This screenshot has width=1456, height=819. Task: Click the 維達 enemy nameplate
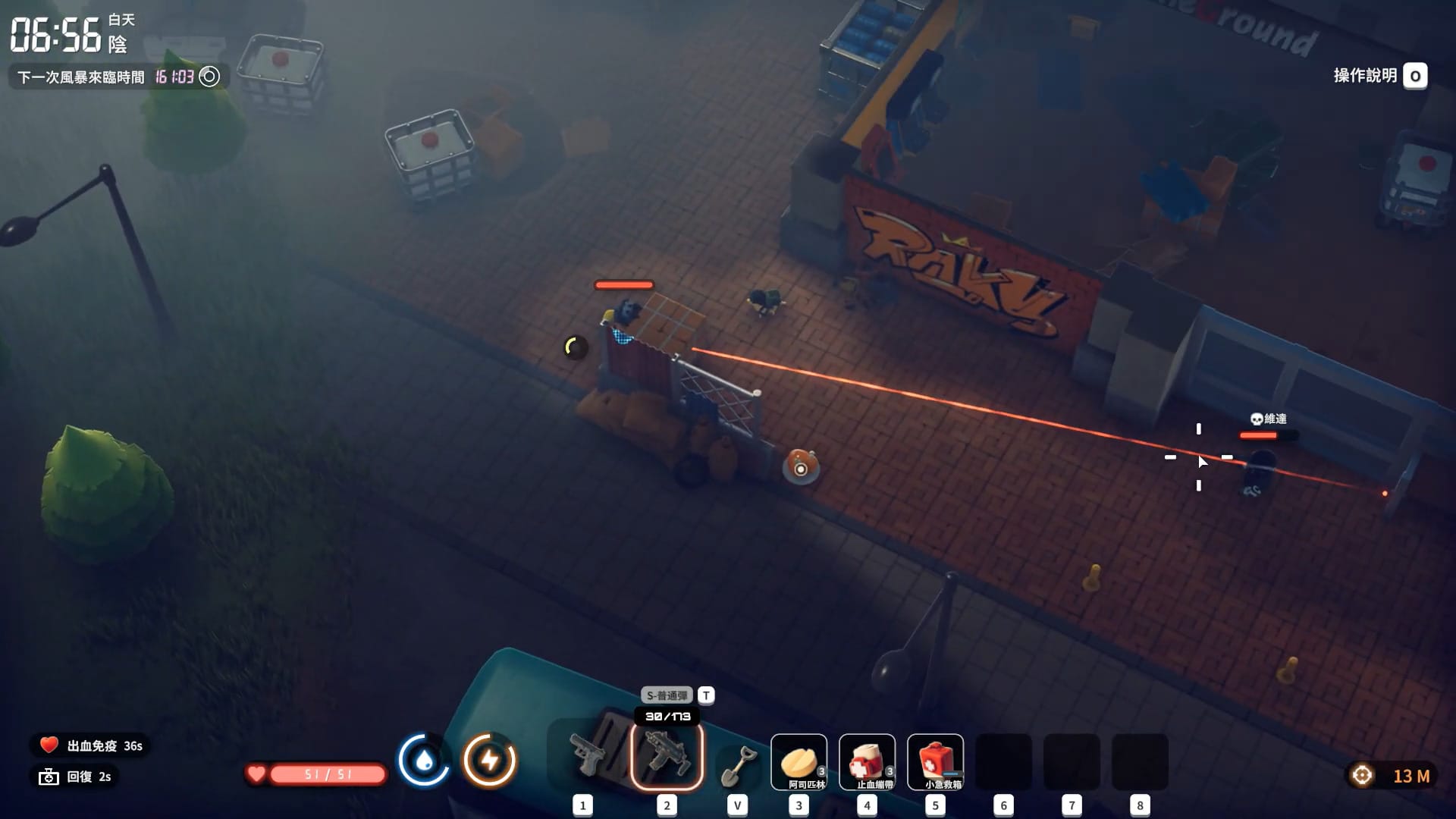(x=1269, y=418)
